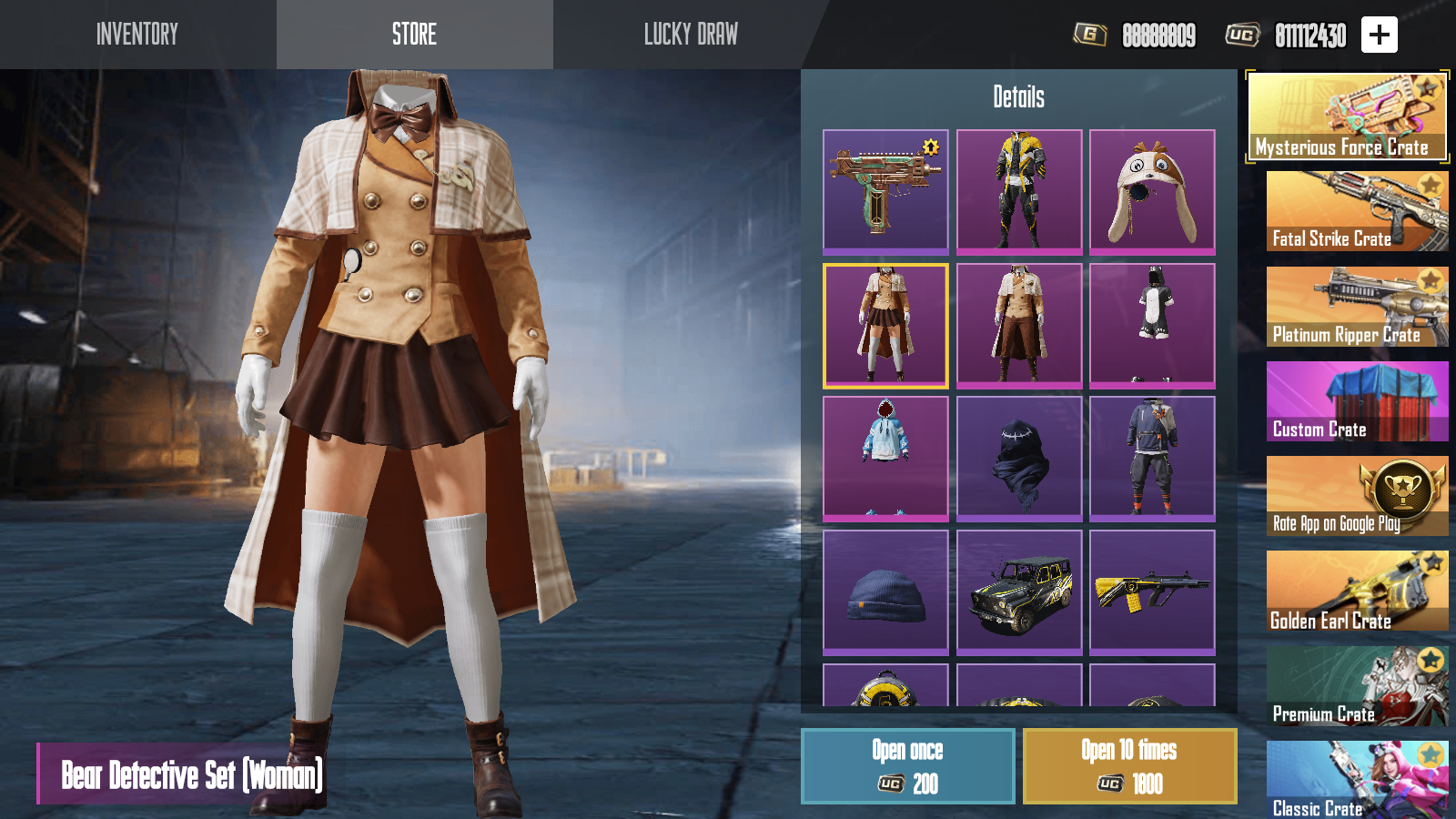Open the crate 10 times for 1800 UC
This screenshot has height=819, width=1456.
(1129, 766)
